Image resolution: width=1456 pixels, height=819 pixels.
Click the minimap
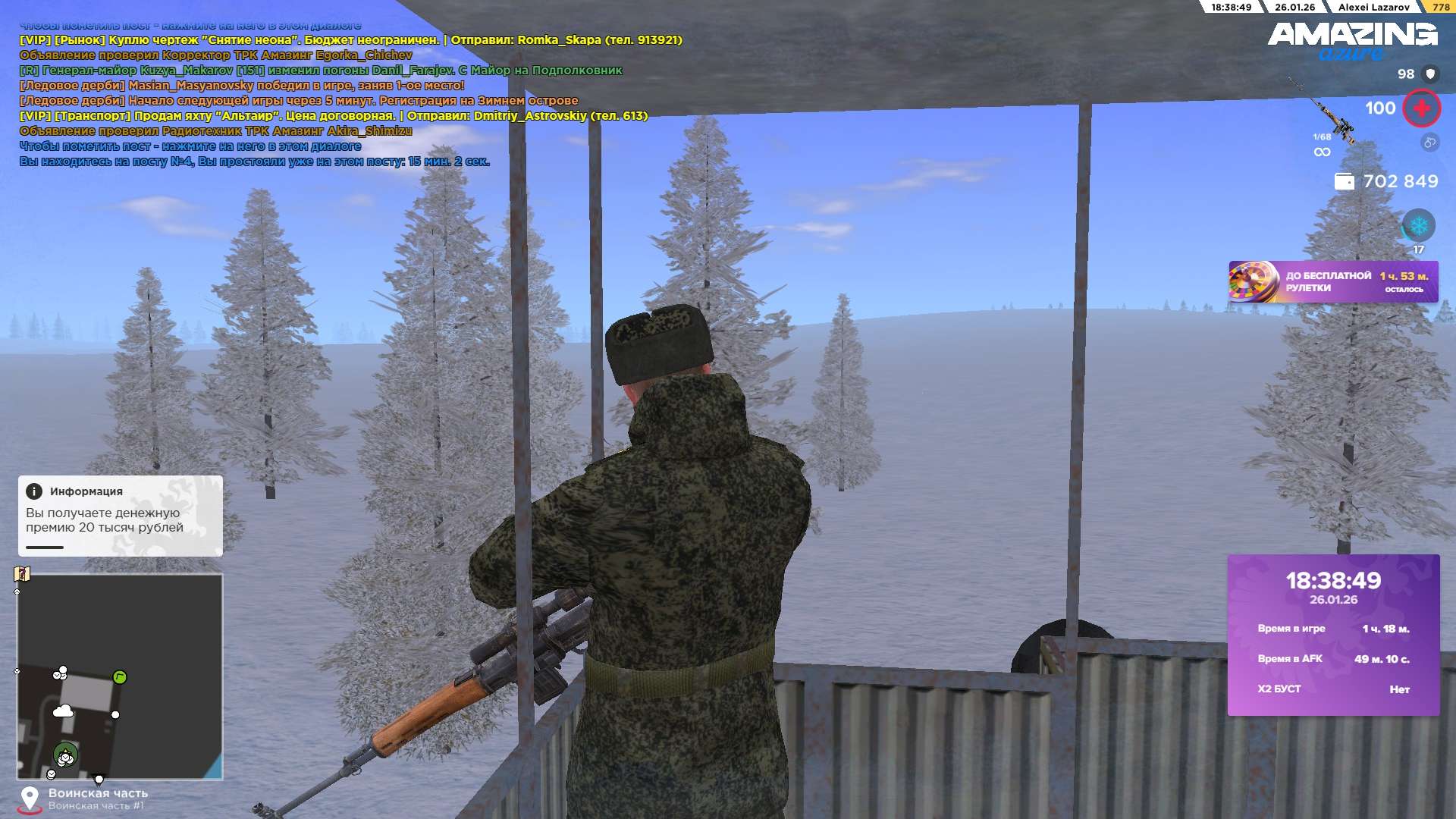(x=120, y=676)
